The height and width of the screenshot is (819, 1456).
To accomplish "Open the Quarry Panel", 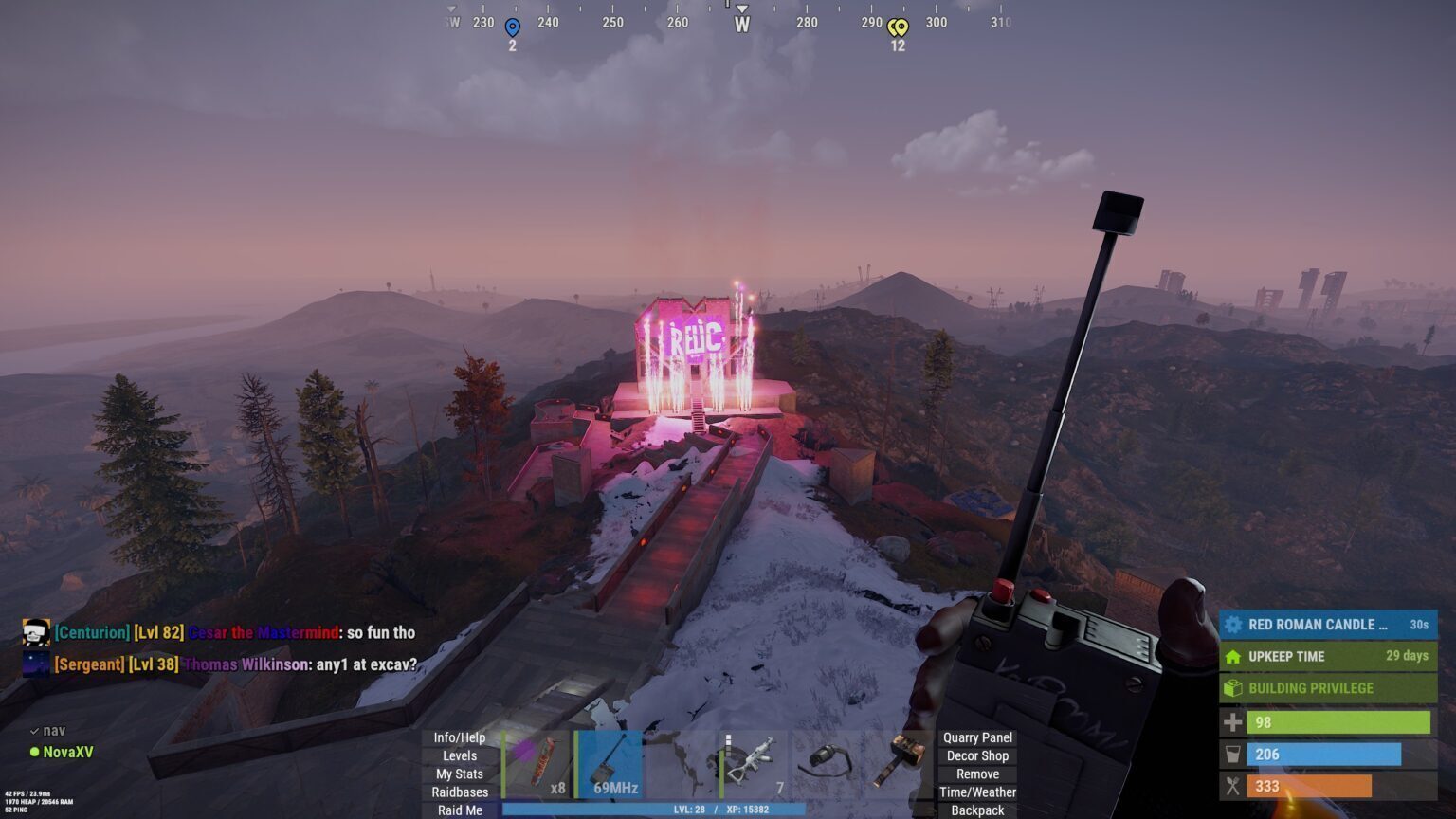I will point(977,737).
